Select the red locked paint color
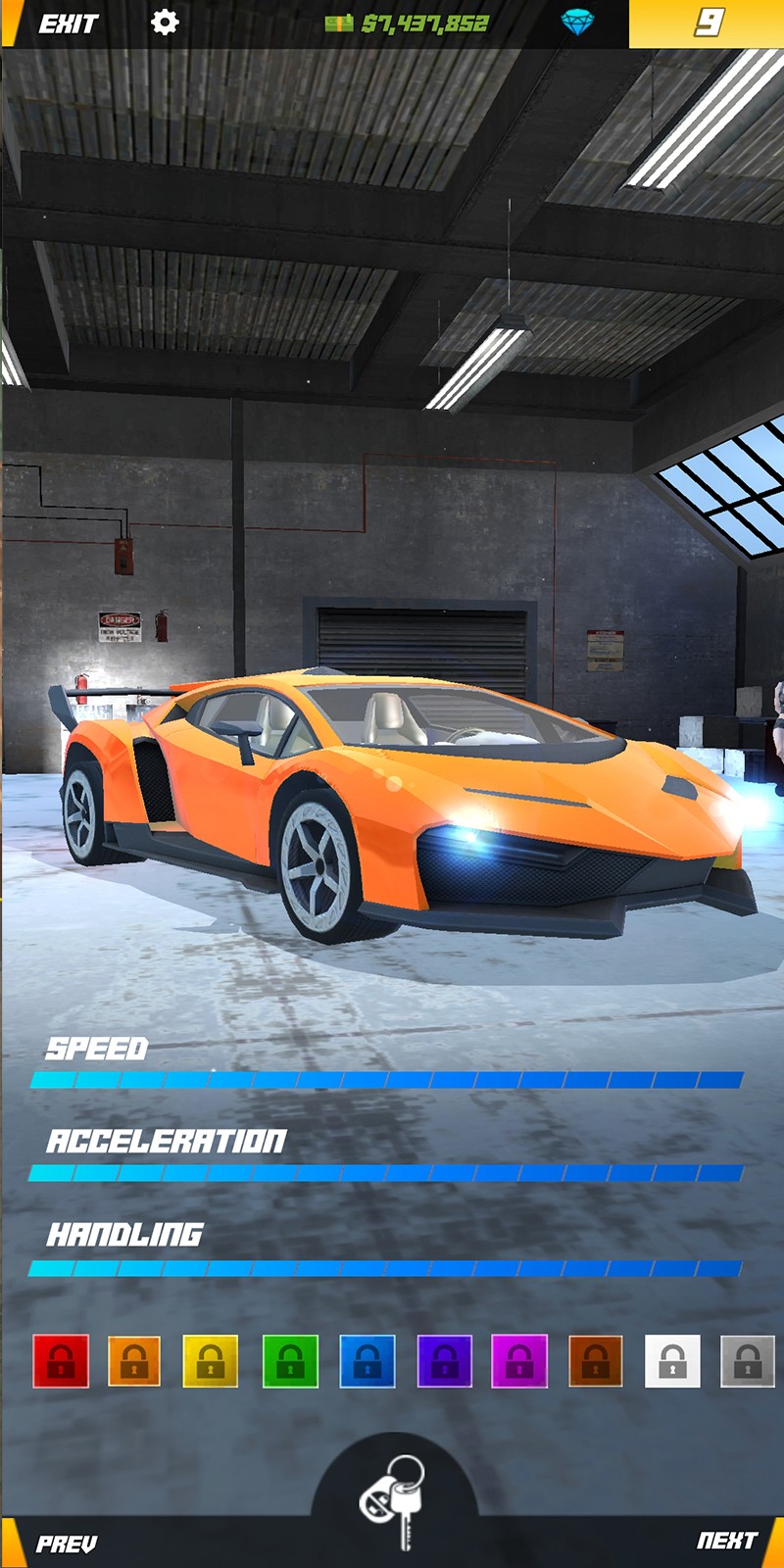Viewport: 784px width, 1568px height. 61,1361
